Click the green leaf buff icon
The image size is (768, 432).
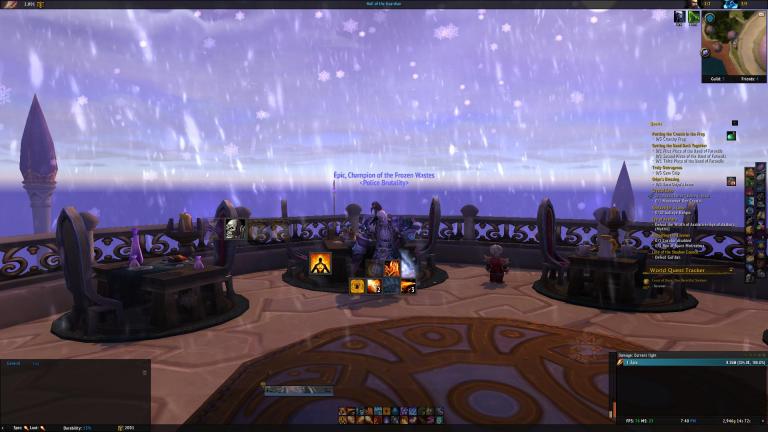693,17
